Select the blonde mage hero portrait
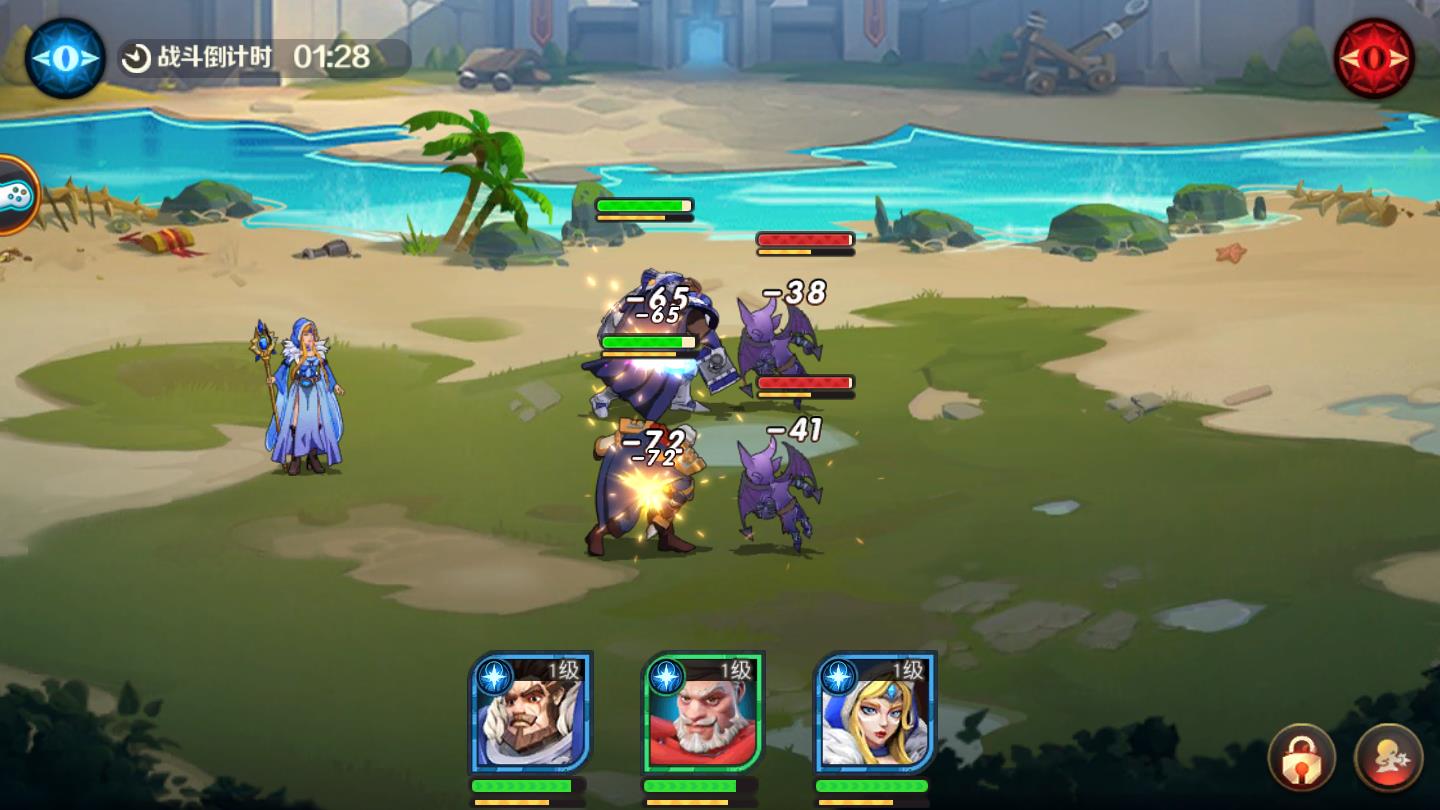 [874, 714]
